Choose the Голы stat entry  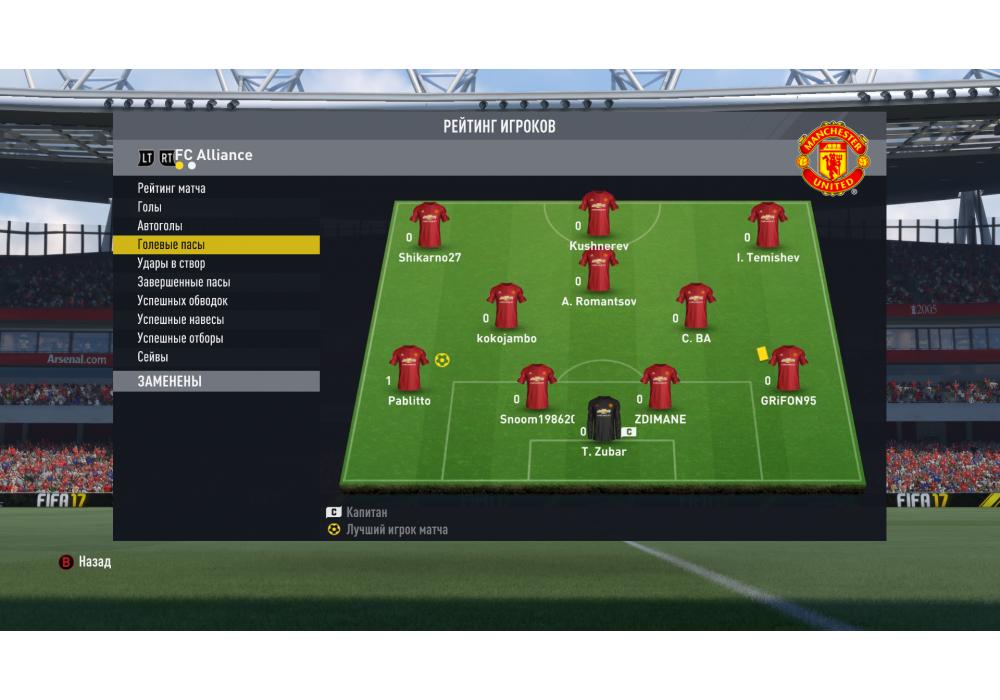point(150,207)
